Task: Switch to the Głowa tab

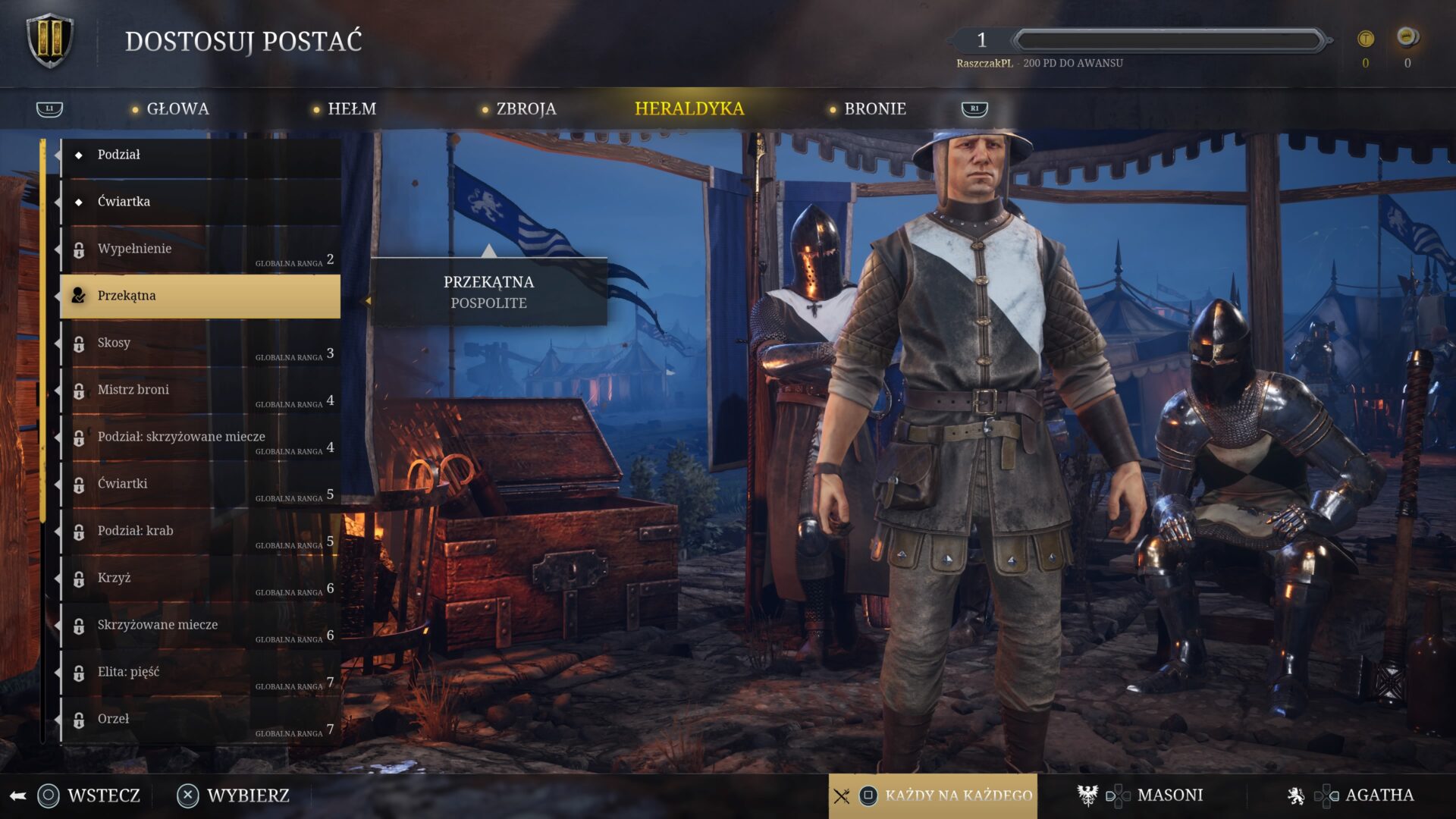Action: [177, 109]
